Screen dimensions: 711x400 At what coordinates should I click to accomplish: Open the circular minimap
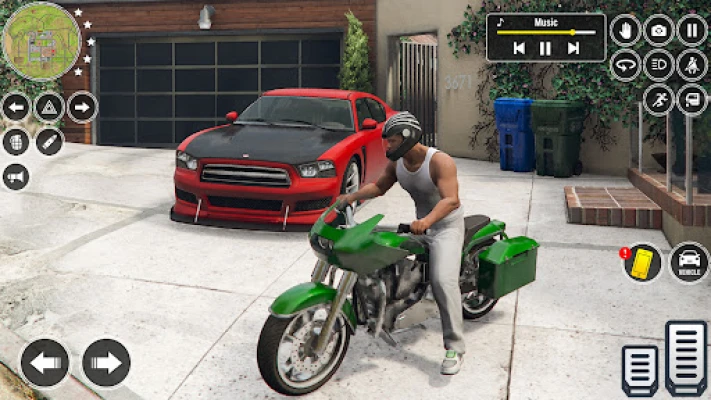point(41,41)
